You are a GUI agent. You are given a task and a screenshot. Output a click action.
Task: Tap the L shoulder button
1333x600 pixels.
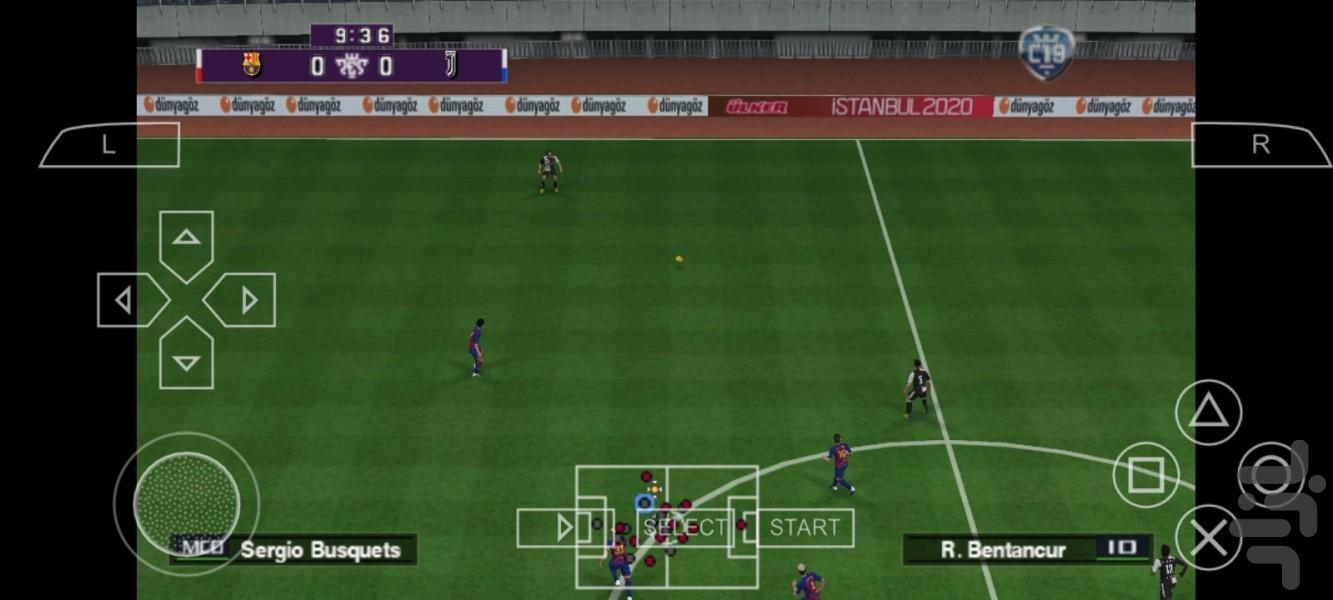tap(109, 145)
